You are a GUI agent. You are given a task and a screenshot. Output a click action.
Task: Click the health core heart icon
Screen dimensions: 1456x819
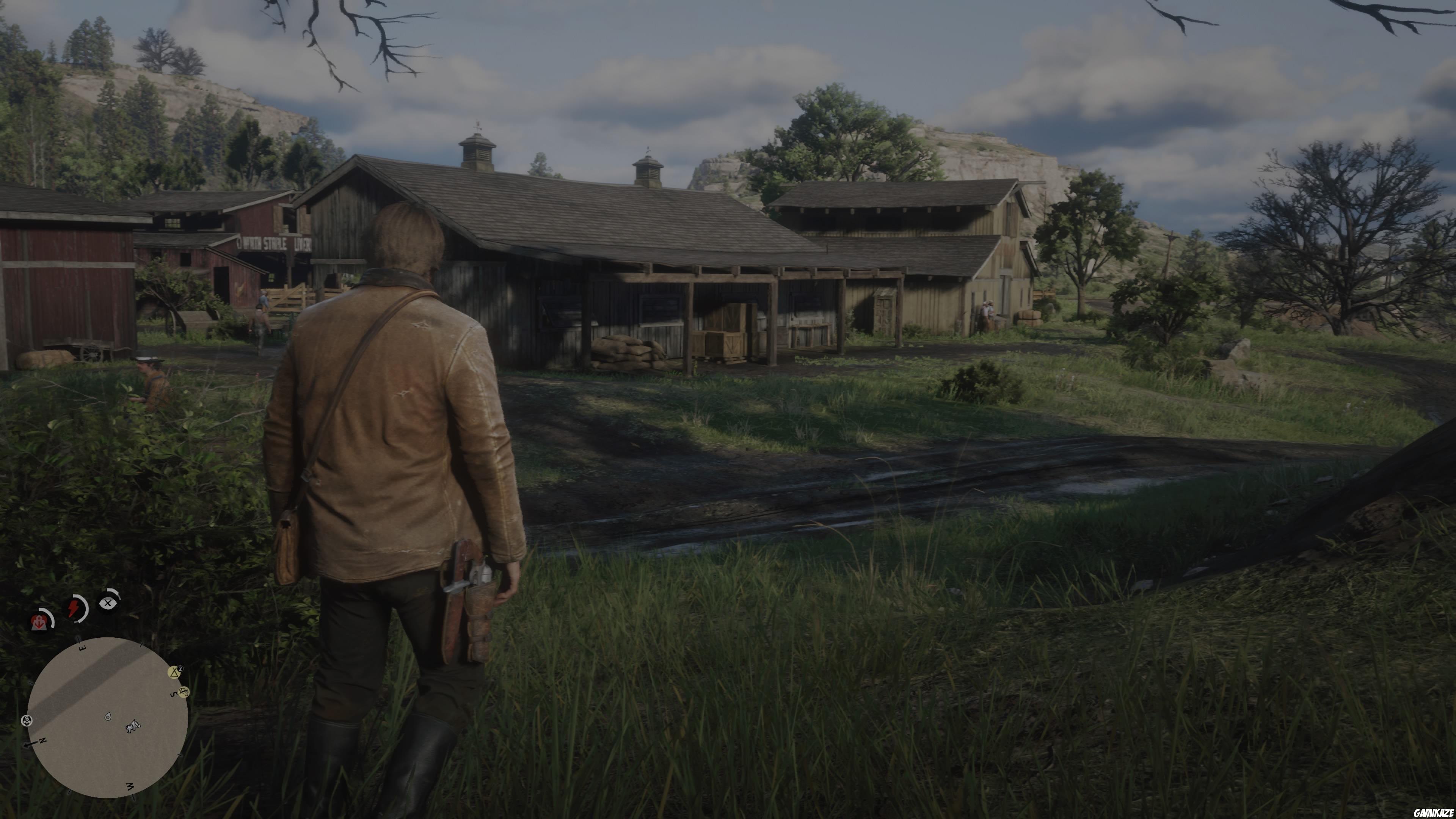(39, 622)
